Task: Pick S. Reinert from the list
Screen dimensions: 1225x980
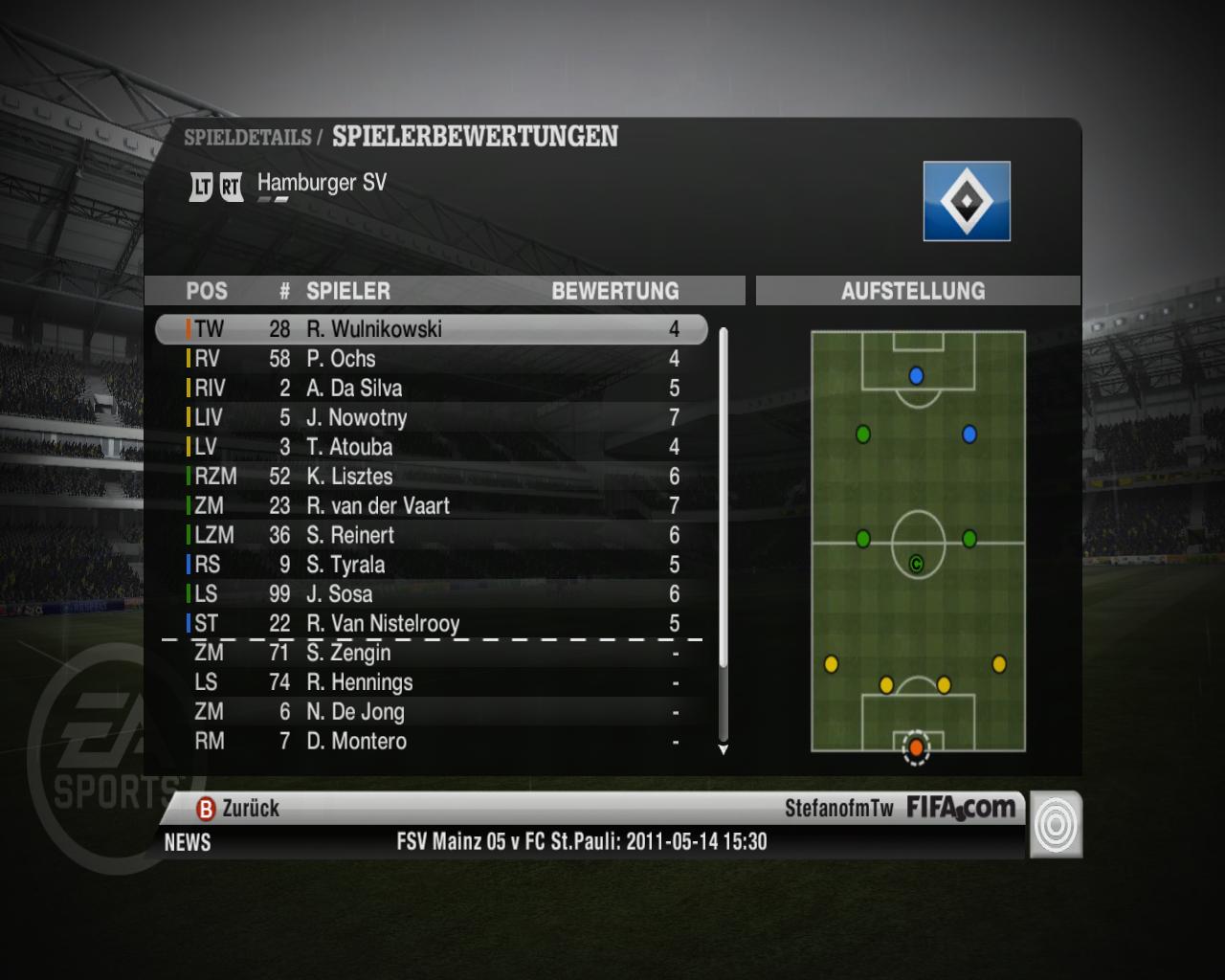Action: point(431,536)
